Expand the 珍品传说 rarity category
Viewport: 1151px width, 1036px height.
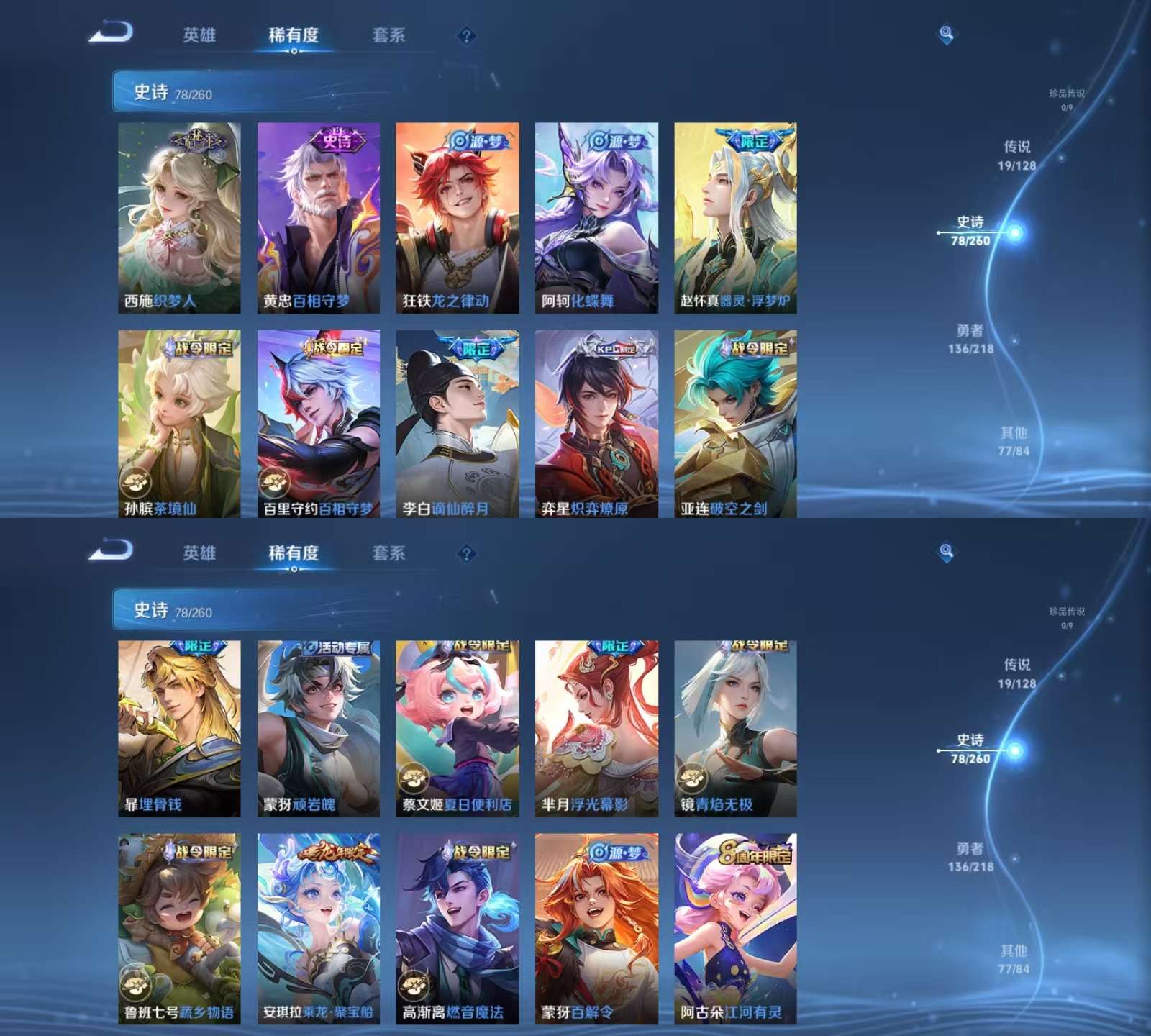[x=1068, y=98]
